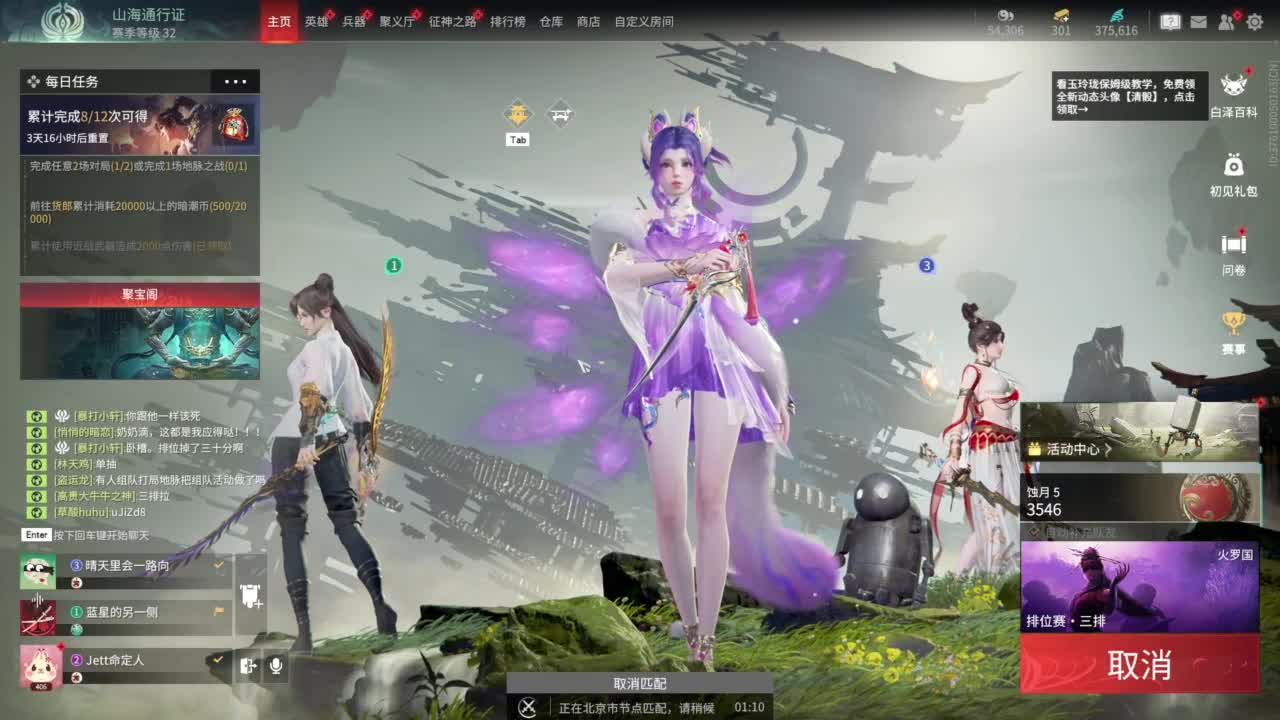This screenshot has width=1280, height=720.
Task: Open the 赛事 trophy events icon
Action: (1232, 322)
